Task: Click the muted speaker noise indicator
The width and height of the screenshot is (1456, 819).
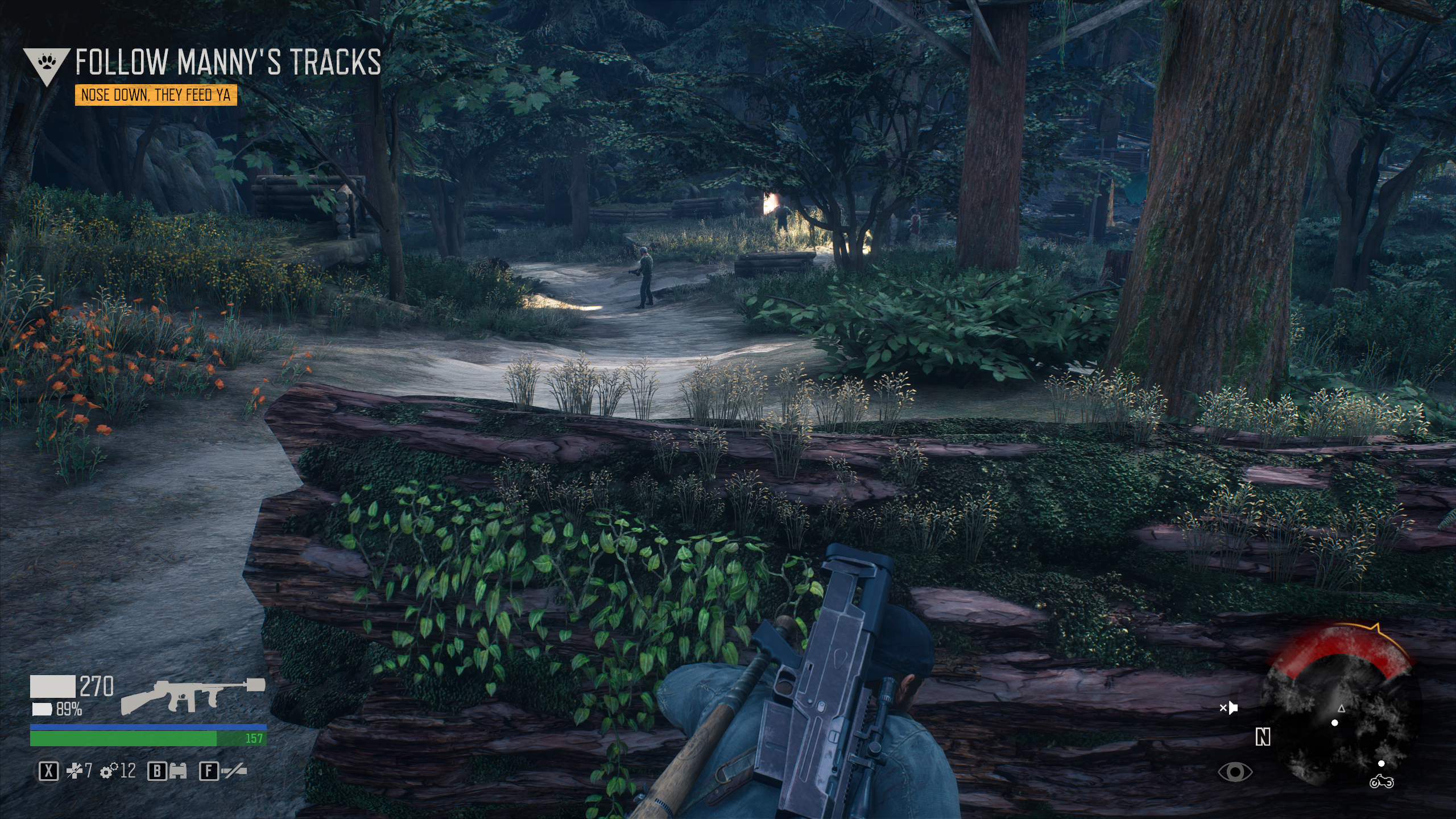Action: [x=1228, y=708]
